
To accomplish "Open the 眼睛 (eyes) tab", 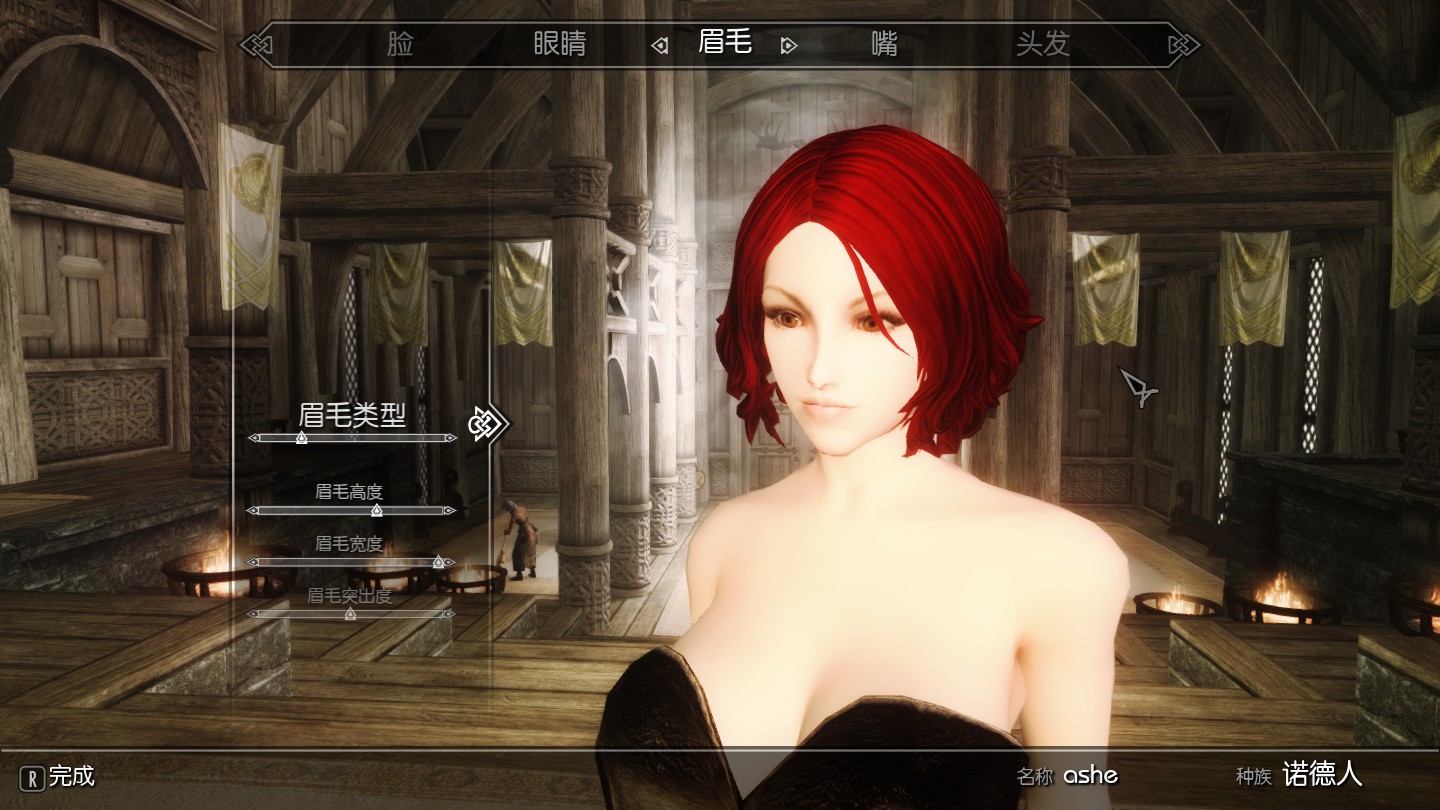I will [559, 45].
